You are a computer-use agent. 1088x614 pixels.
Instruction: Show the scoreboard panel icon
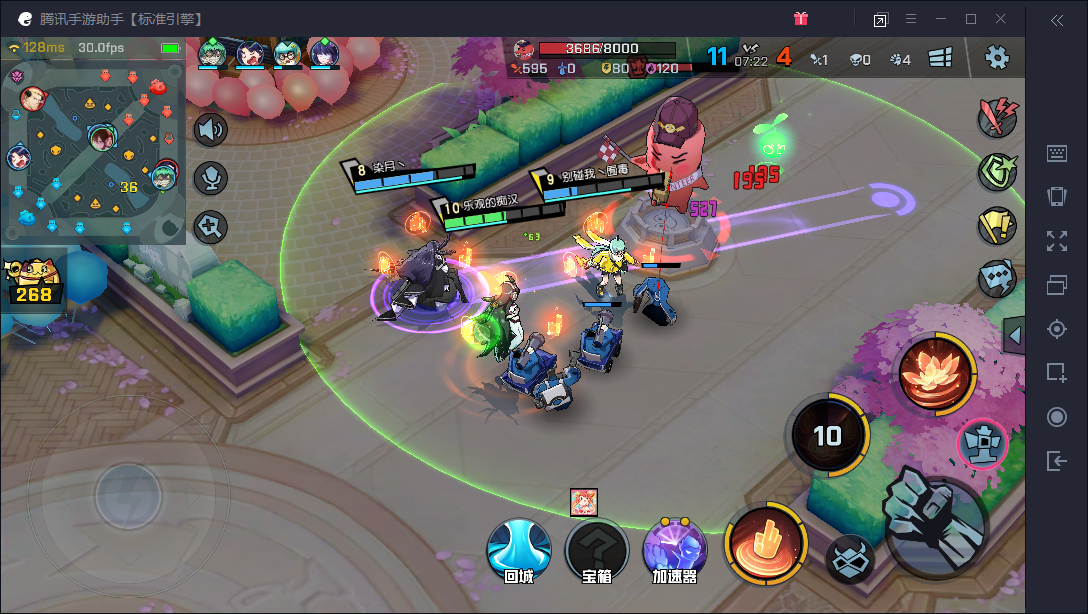click(x=940, y=58)
